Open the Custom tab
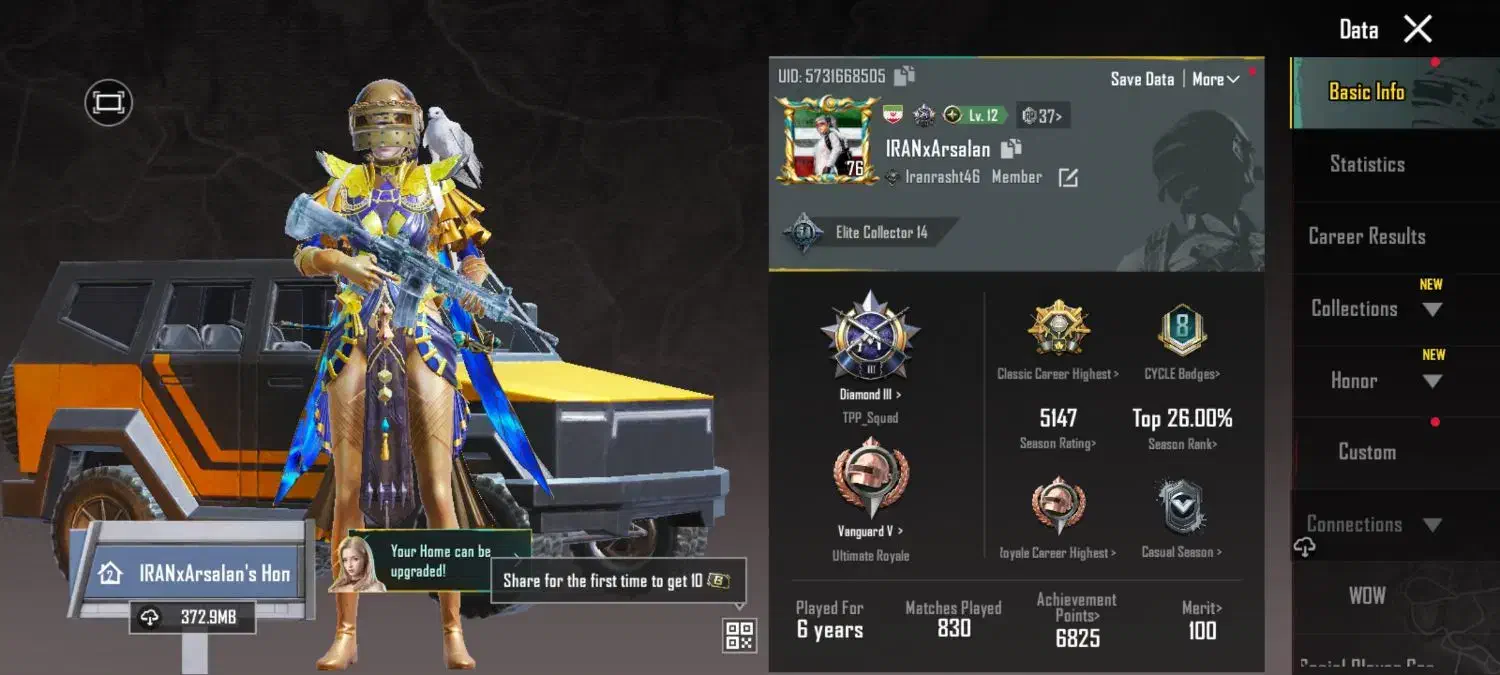 click(1367, 452)
